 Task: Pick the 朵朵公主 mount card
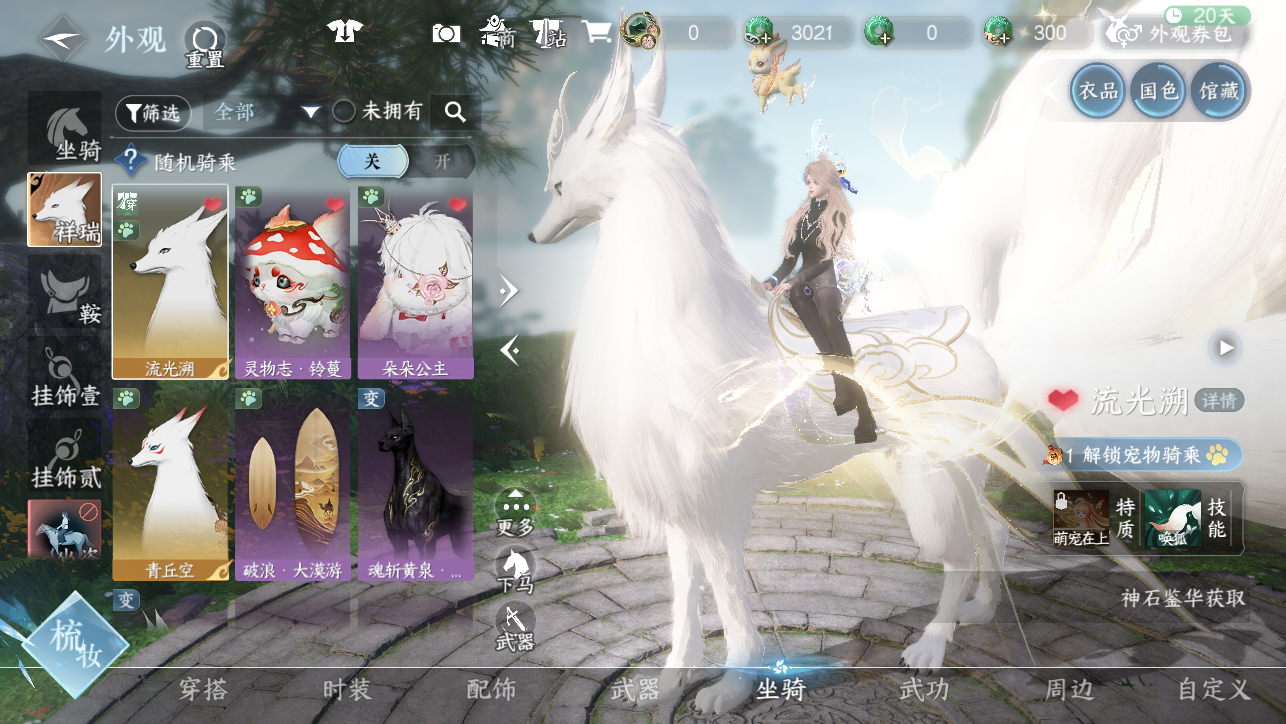click(x=415, y=281)
